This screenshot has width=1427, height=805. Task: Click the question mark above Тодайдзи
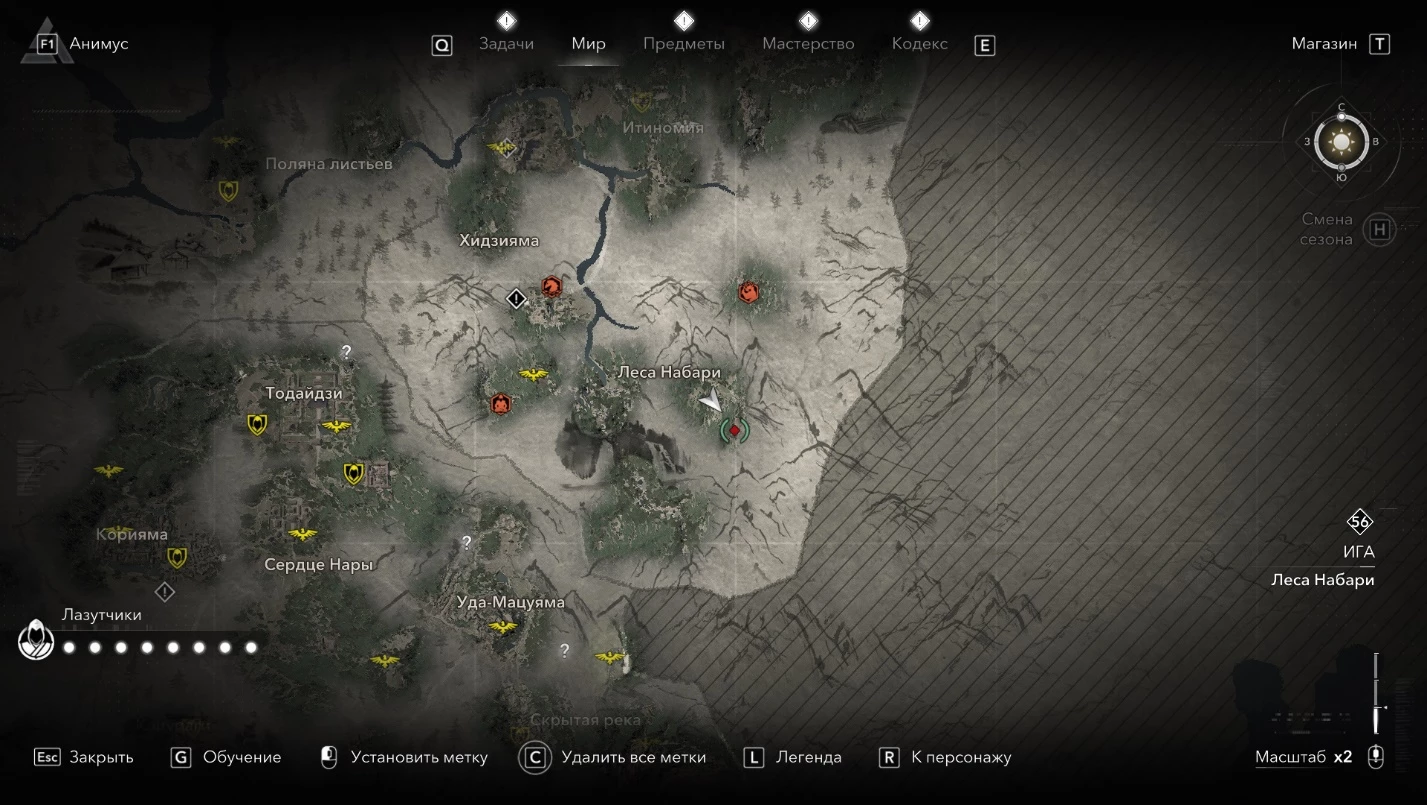346,351
